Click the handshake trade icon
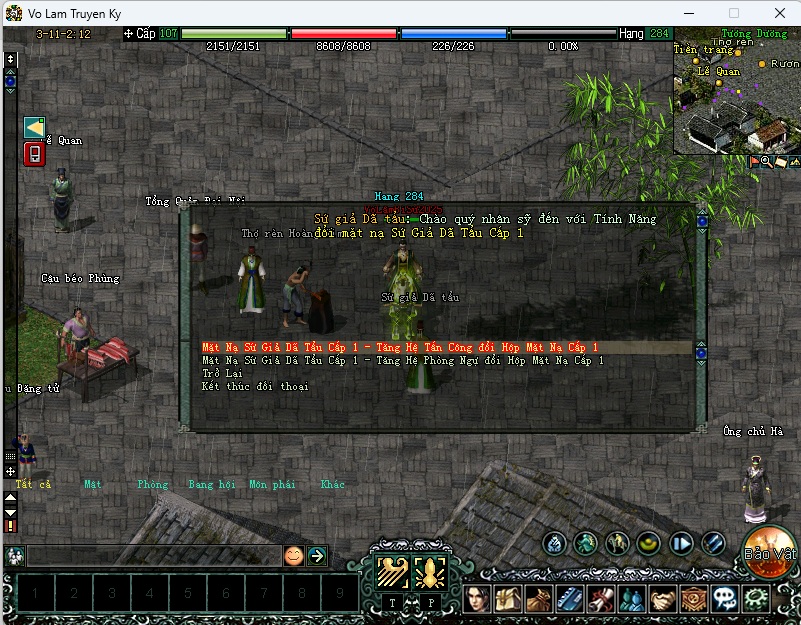This screenshot has height=625, width=801. point(662,599)
